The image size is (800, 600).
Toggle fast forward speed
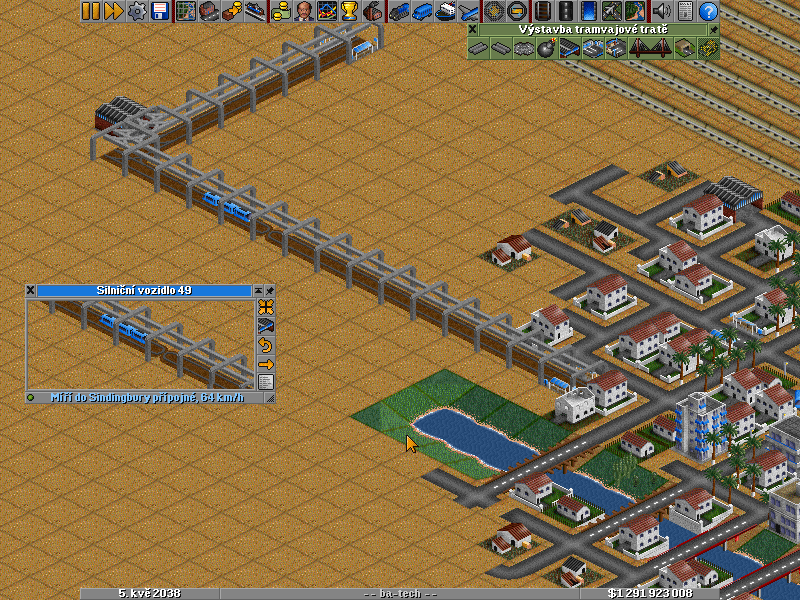[x=113, y=11]
